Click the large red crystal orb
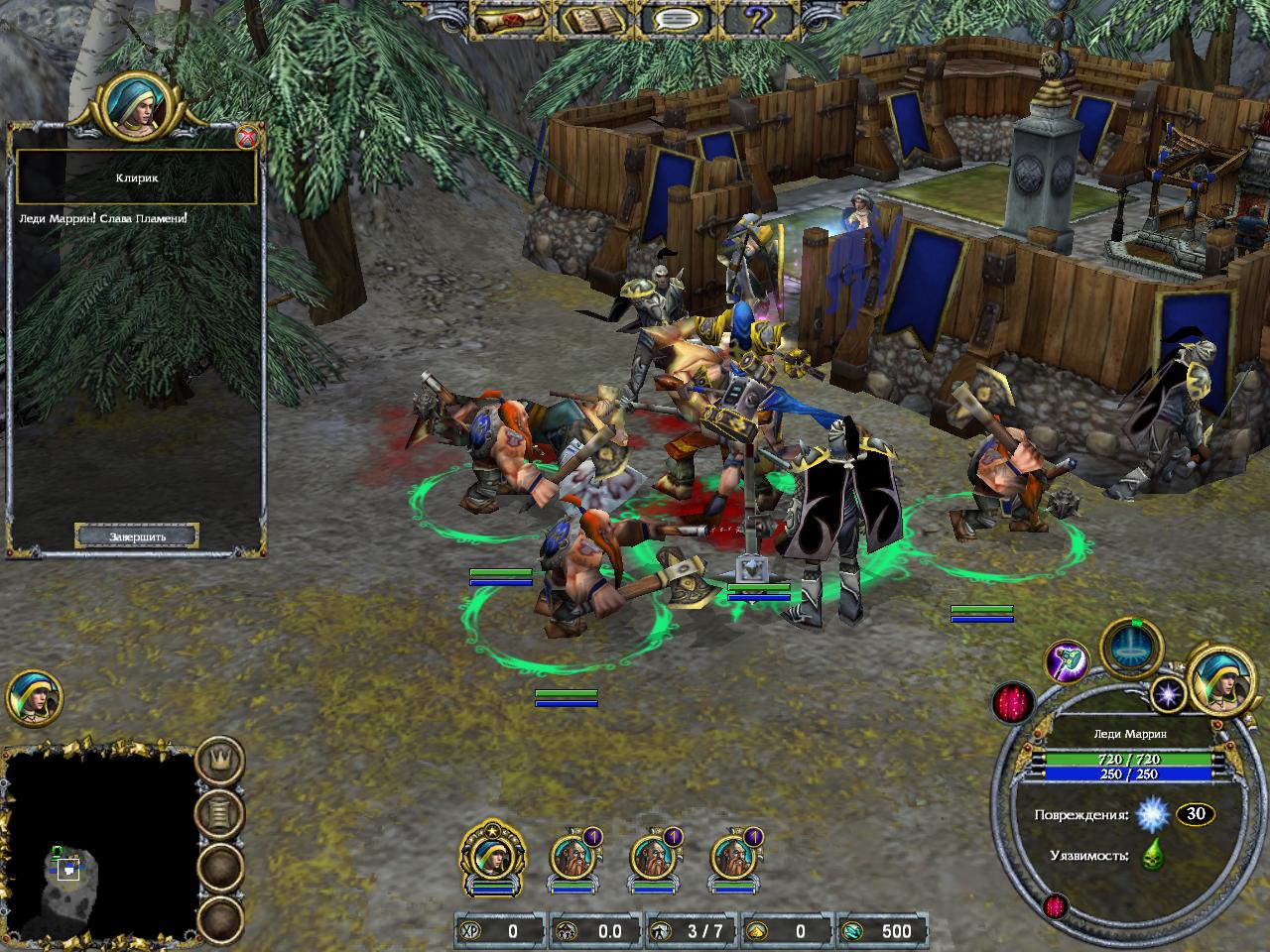 [x=1013, y=704]
